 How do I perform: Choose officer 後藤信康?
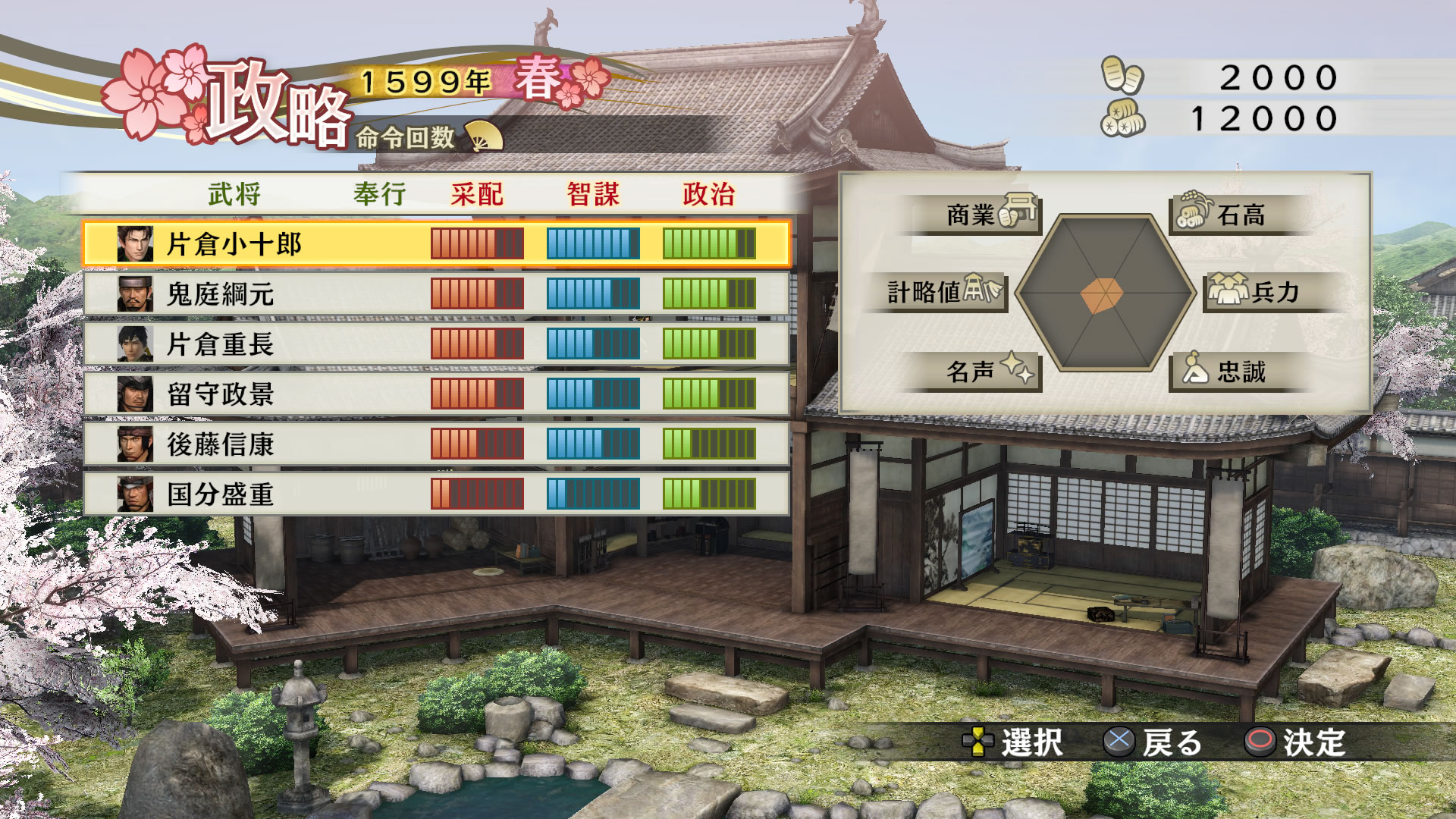436,444
